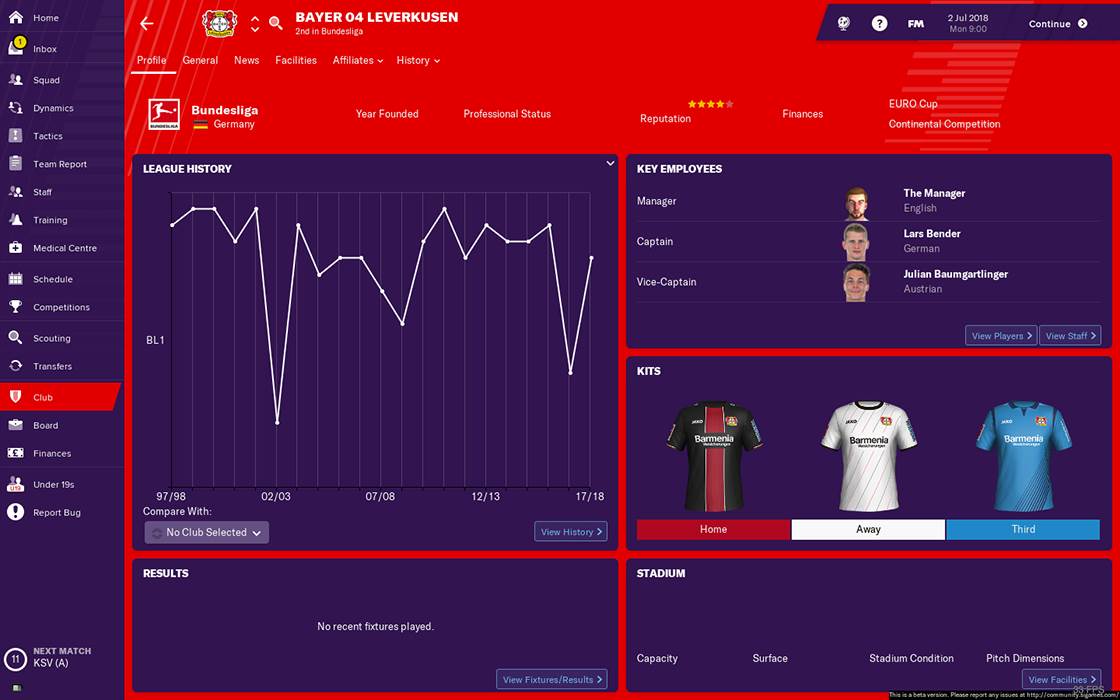Click the View Staff button
The height and width of the screenshot is (700, 1120).
pyautogui.click(x=1070, y=336)
